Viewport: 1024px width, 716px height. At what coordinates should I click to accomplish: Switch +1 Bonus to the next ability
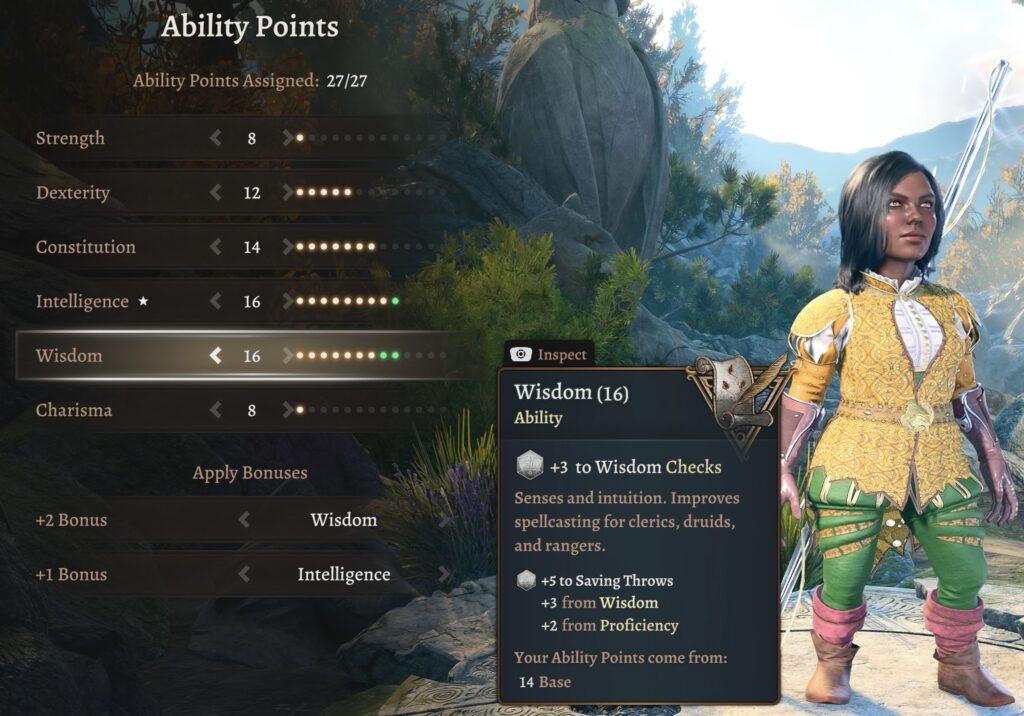(444, 575)
